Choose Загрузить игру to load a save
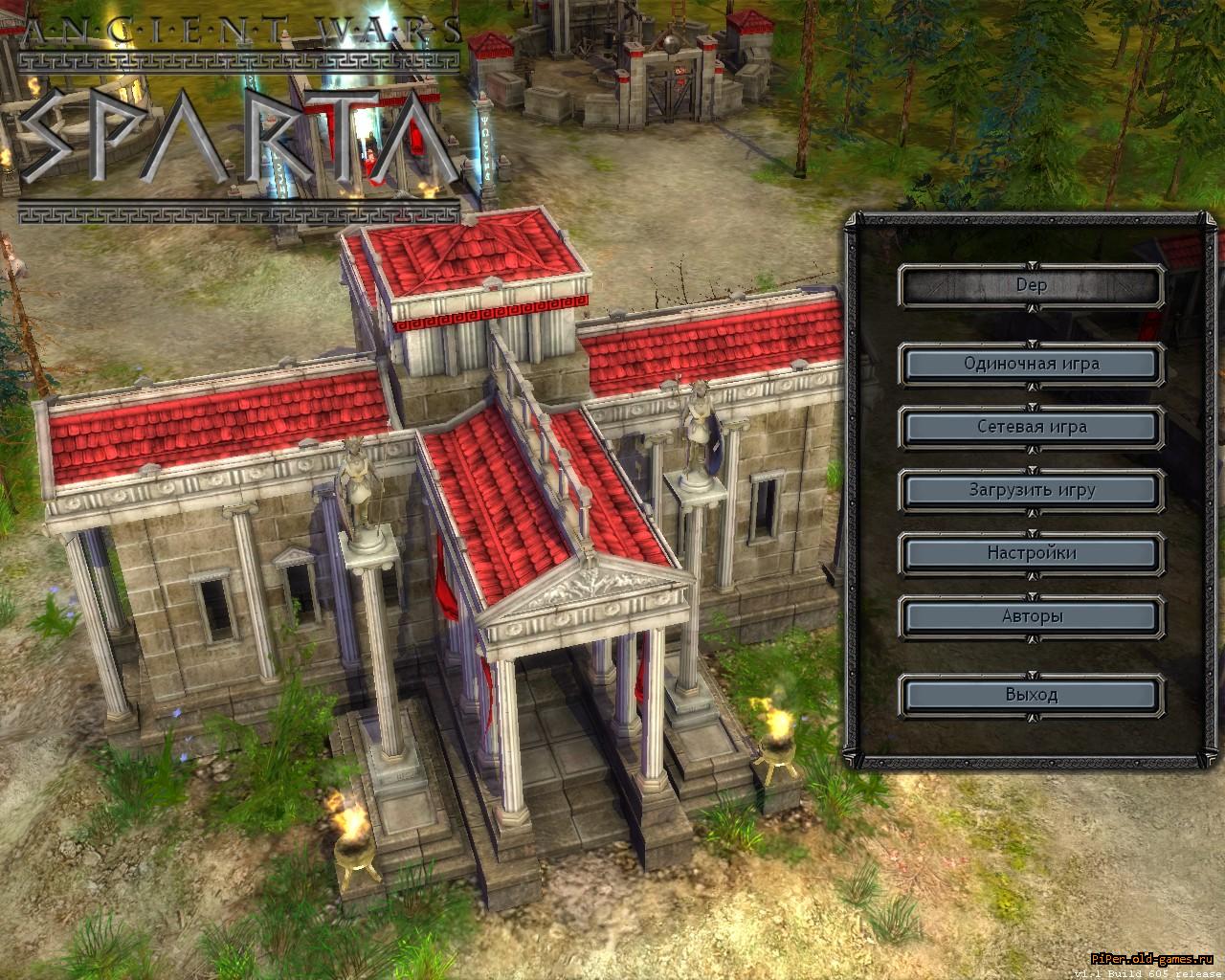1225x980 pixels. point(1031,490)
